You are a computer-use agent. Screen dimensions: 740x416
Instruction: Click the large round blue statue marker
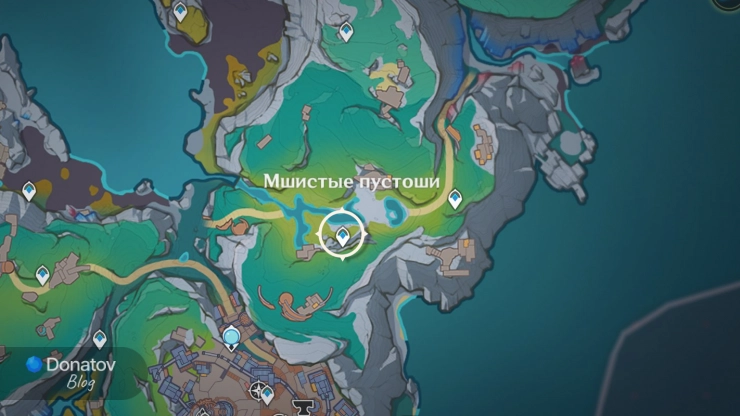tap(232, 337)
